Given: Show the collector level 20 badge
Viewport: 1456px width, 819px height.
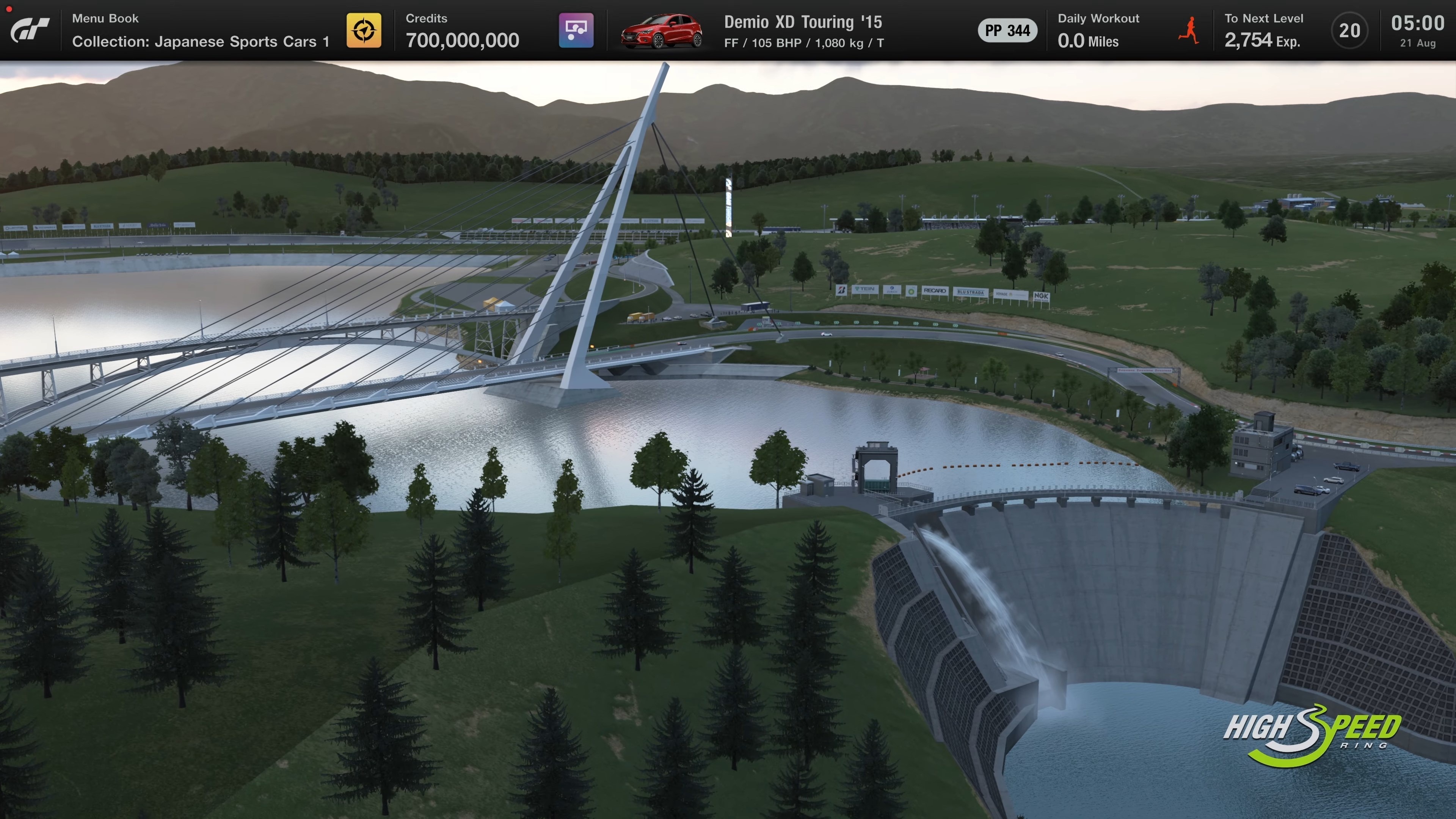Looking at the screenshot, I should (1349, 30).
